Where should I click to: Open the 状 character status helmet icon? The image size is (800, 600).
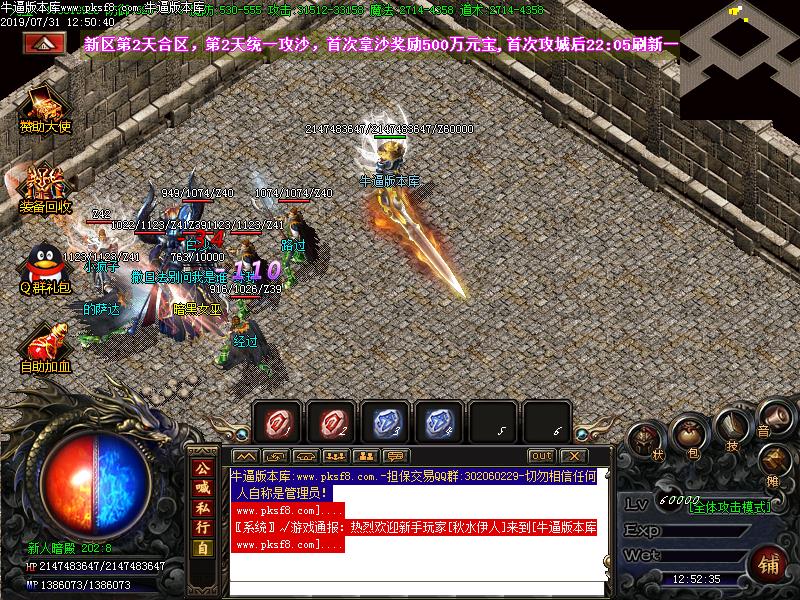[x=648, y=440]
